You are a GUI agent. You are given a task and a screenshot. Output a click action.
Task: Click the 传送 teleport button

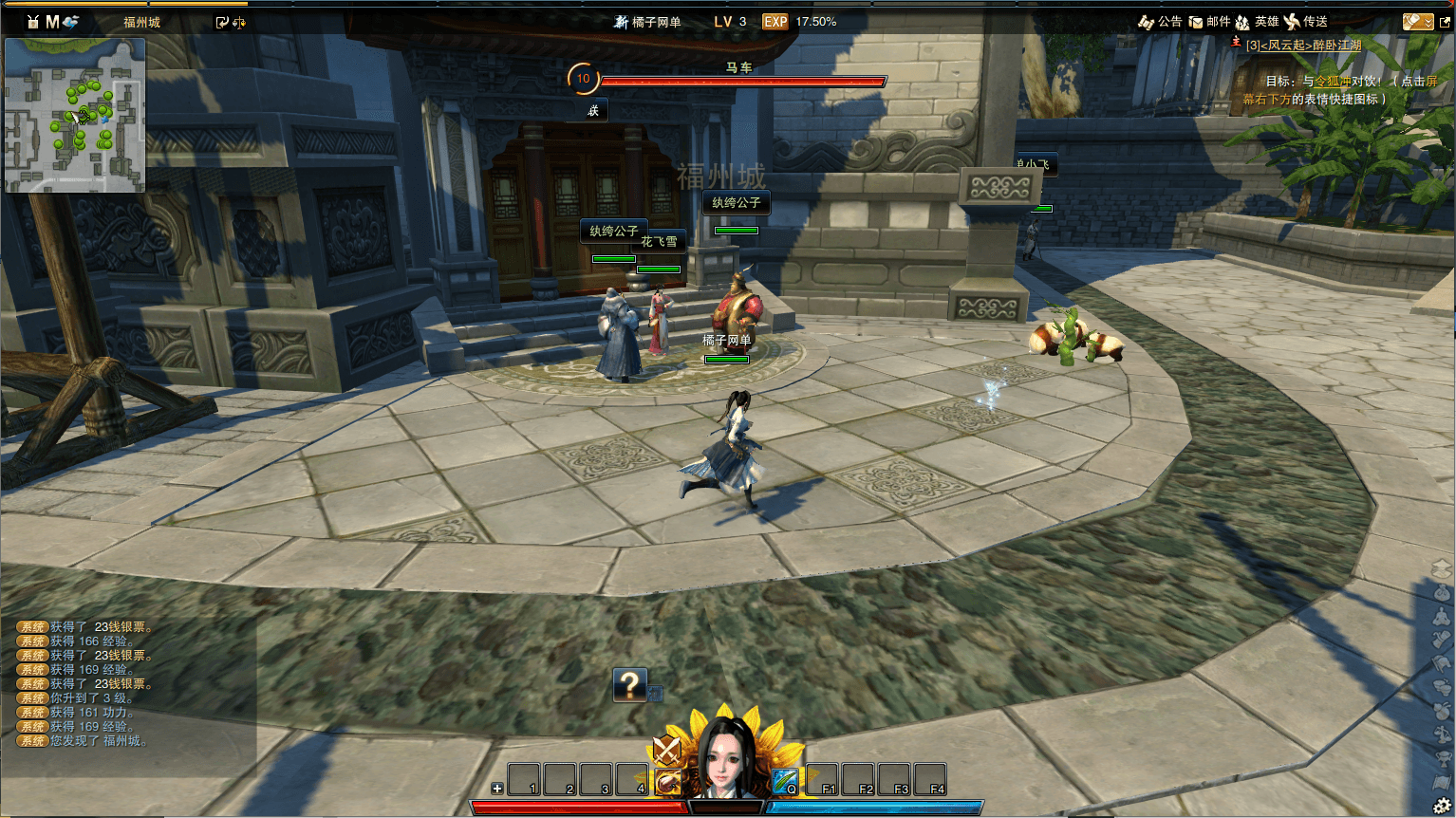tap(1306, 22)
